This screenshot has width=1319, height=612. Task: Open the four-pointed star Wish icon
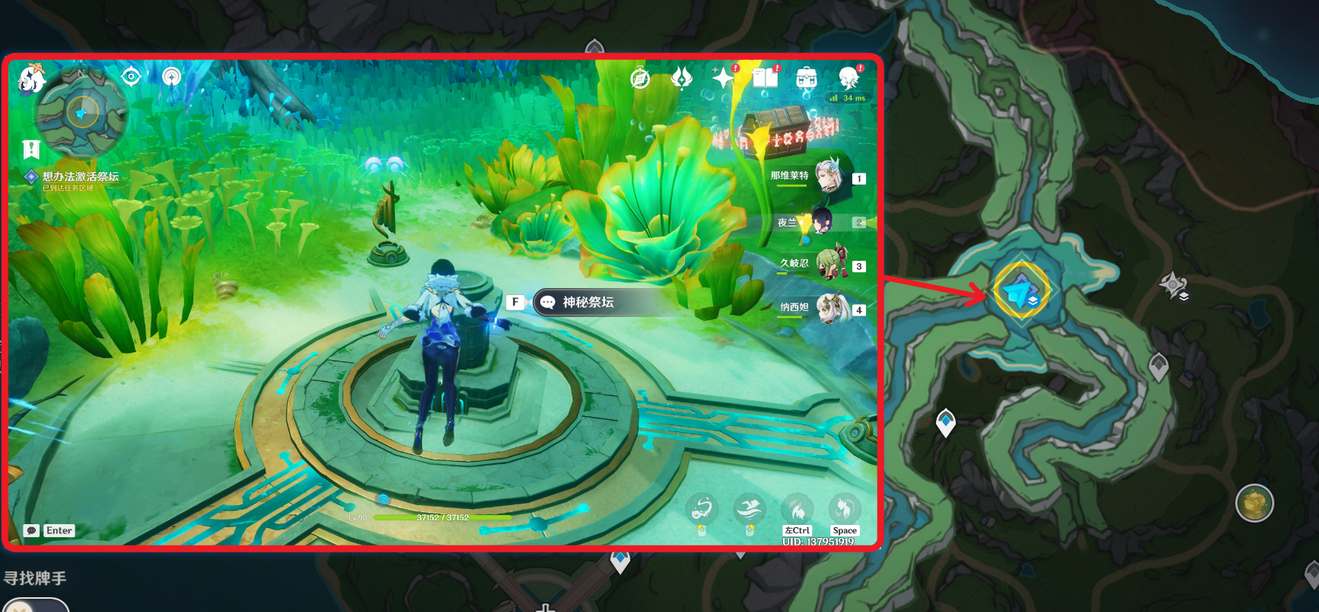point(722,78)
